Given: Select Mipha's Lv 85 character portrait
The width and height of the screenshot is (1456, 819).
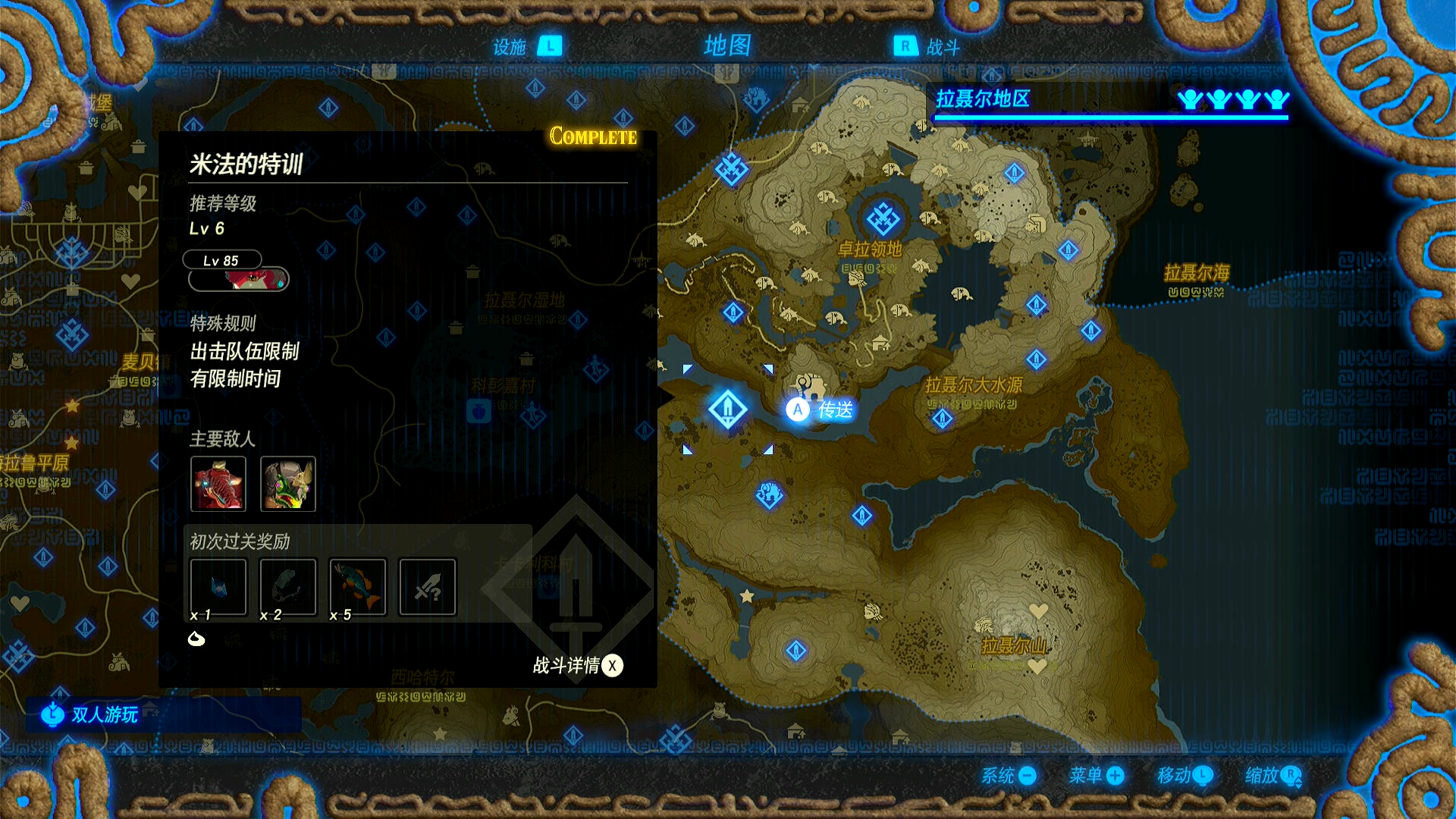Looking at the screenshot, I should pos(238,279).
